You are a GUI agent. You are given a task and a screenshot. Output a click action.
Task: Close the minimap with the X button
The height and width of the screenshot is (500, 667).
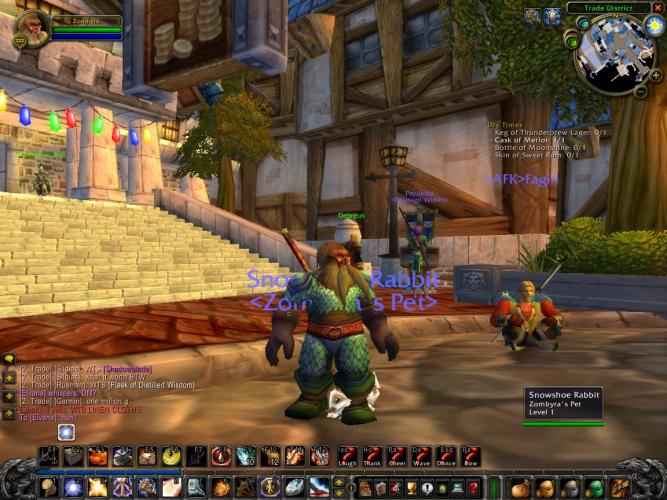pyautogui.click(x=660, y=8)
